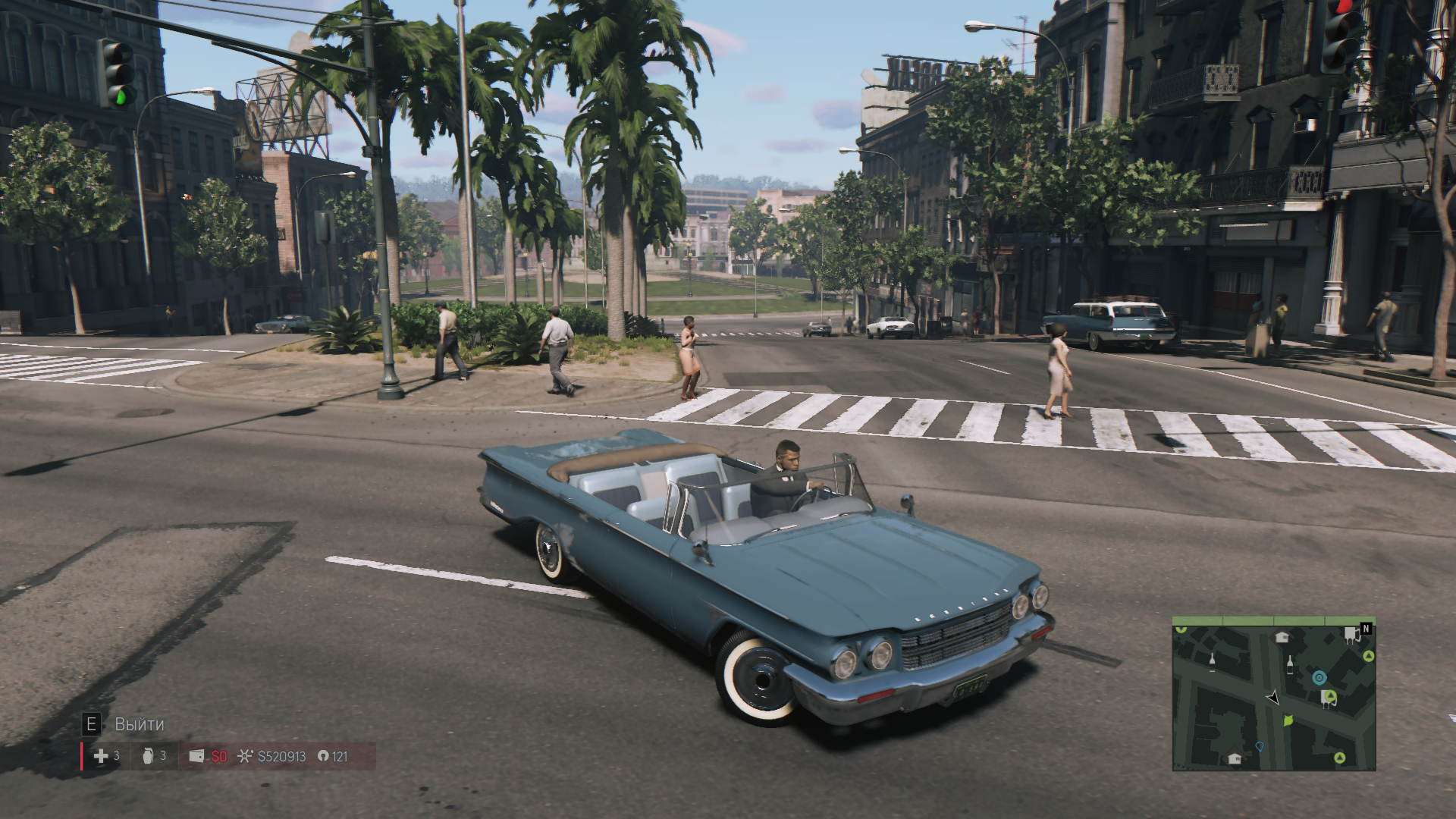The width and height of the screenshot is (1456, 819).
Task: Click the blue circular objective marker on minimap
Action: [x=1319, y=678]
